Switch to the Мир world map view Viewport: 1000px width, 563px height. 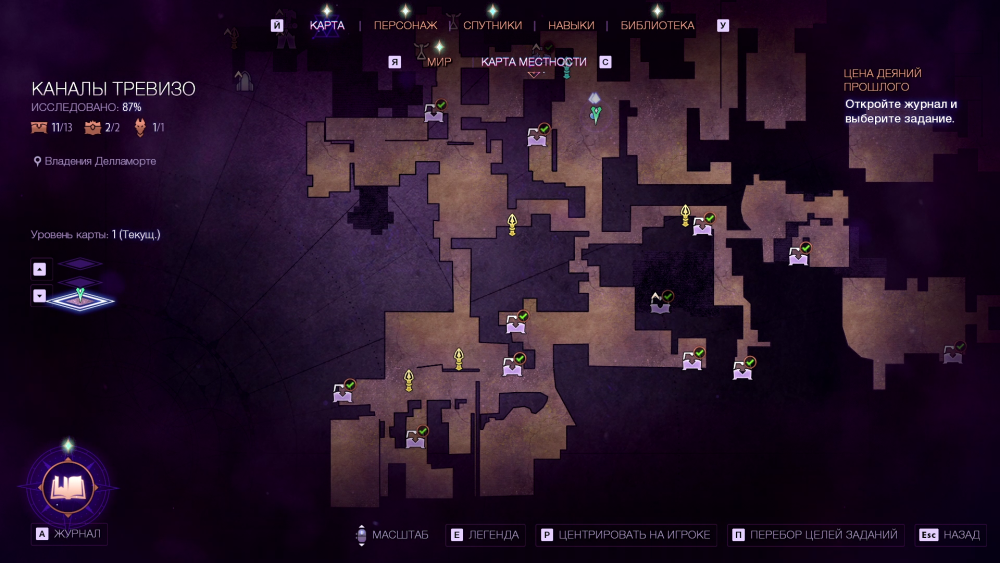tap(439, 62)
